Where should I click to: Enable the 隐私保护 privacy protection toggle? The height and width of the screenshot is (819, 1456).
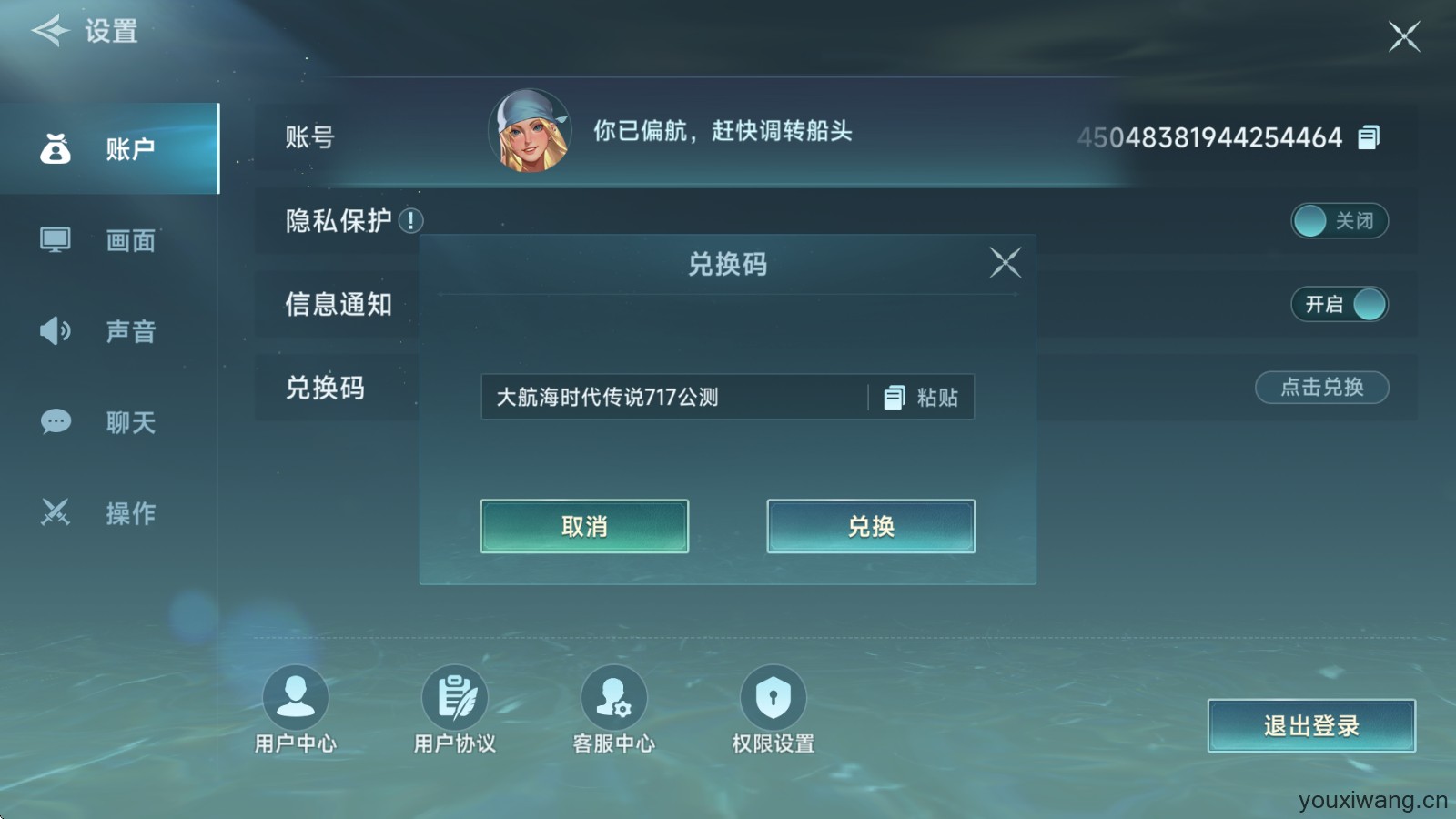[1339, 221]
